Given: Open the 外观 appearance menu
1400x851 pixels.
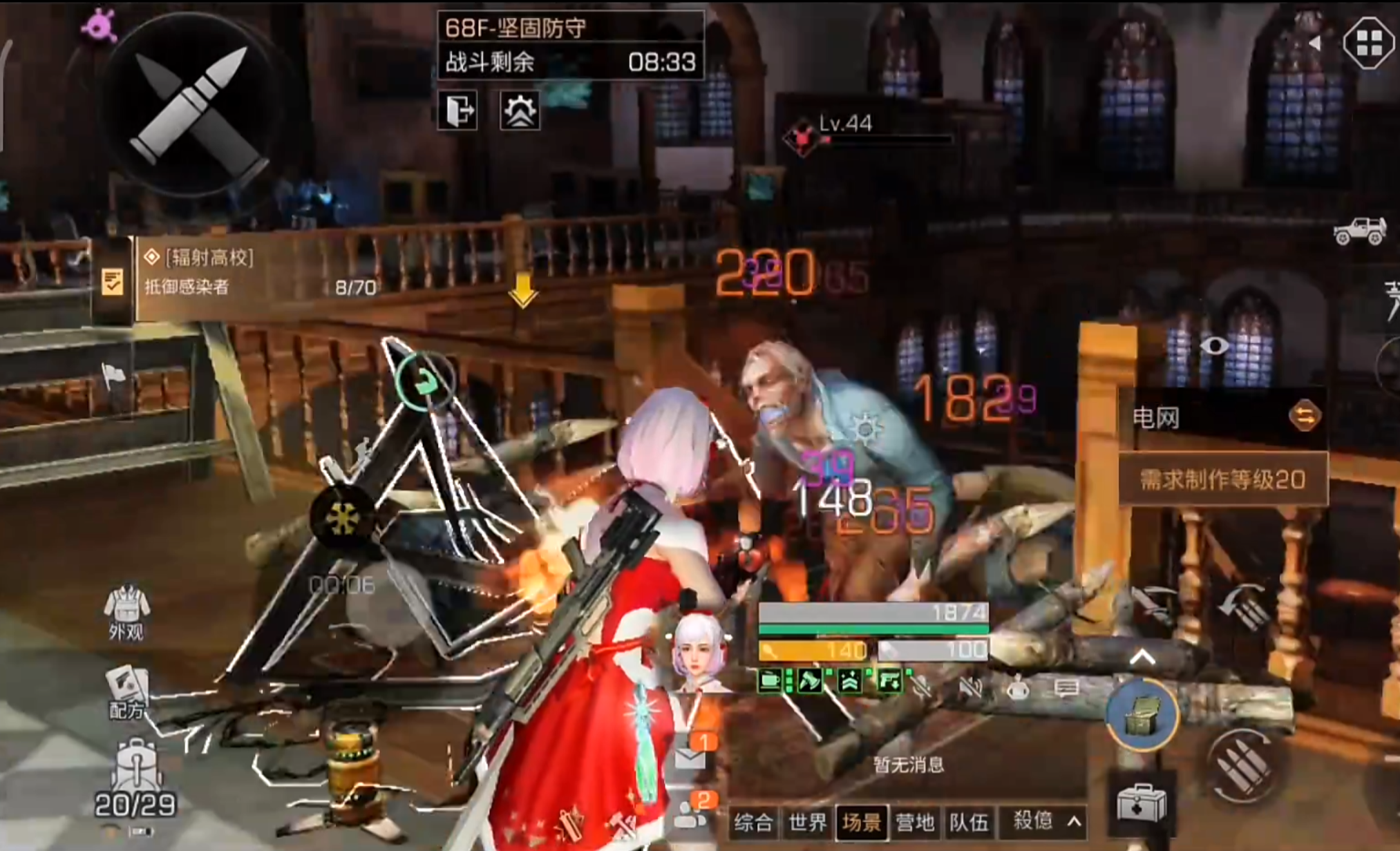Looking at the screenshot, I should coord(126,613).
